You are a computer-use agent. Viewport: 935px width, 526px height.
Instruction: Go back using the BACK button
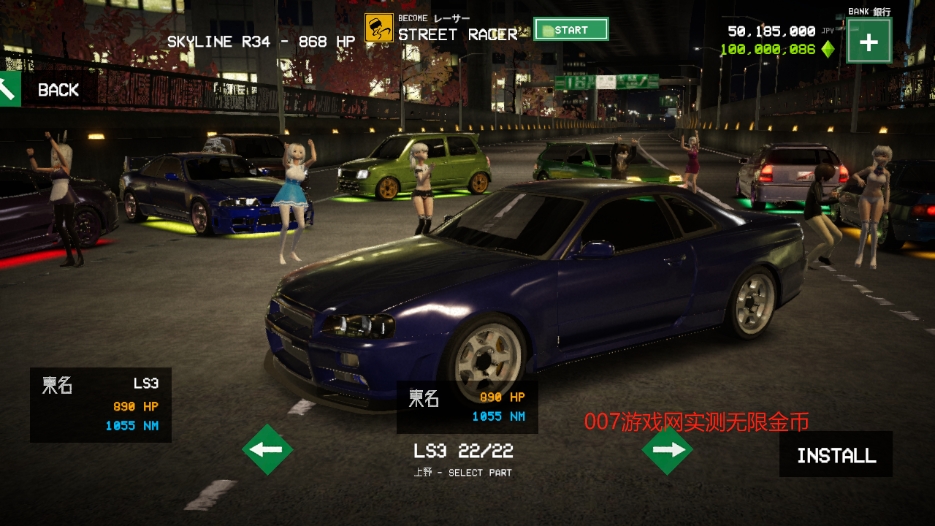45,90
